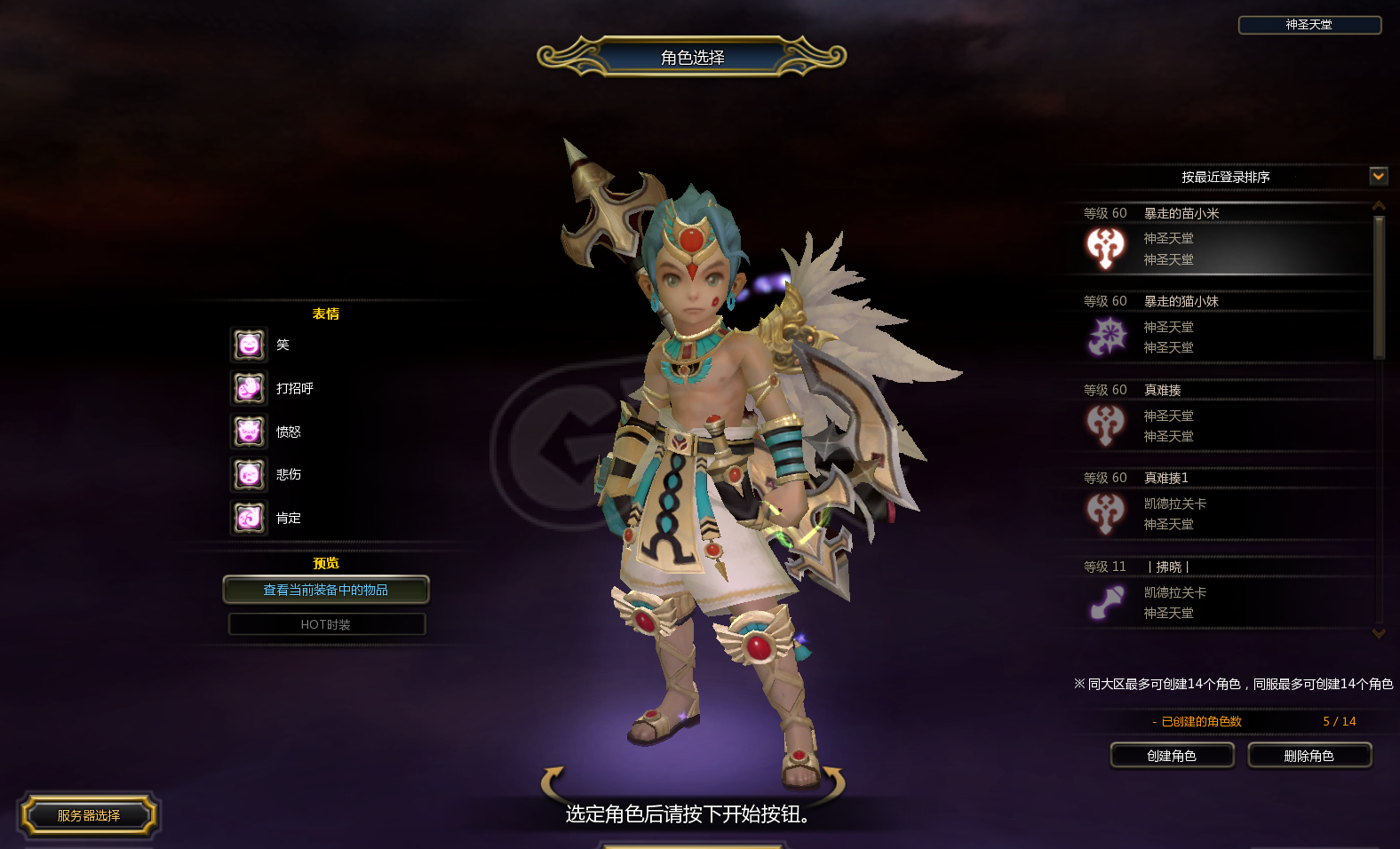This screenshot has height=849, width=1400.
Task: Open the 按最近登录排序 sort dropdown
Action: click(1378, 176)
